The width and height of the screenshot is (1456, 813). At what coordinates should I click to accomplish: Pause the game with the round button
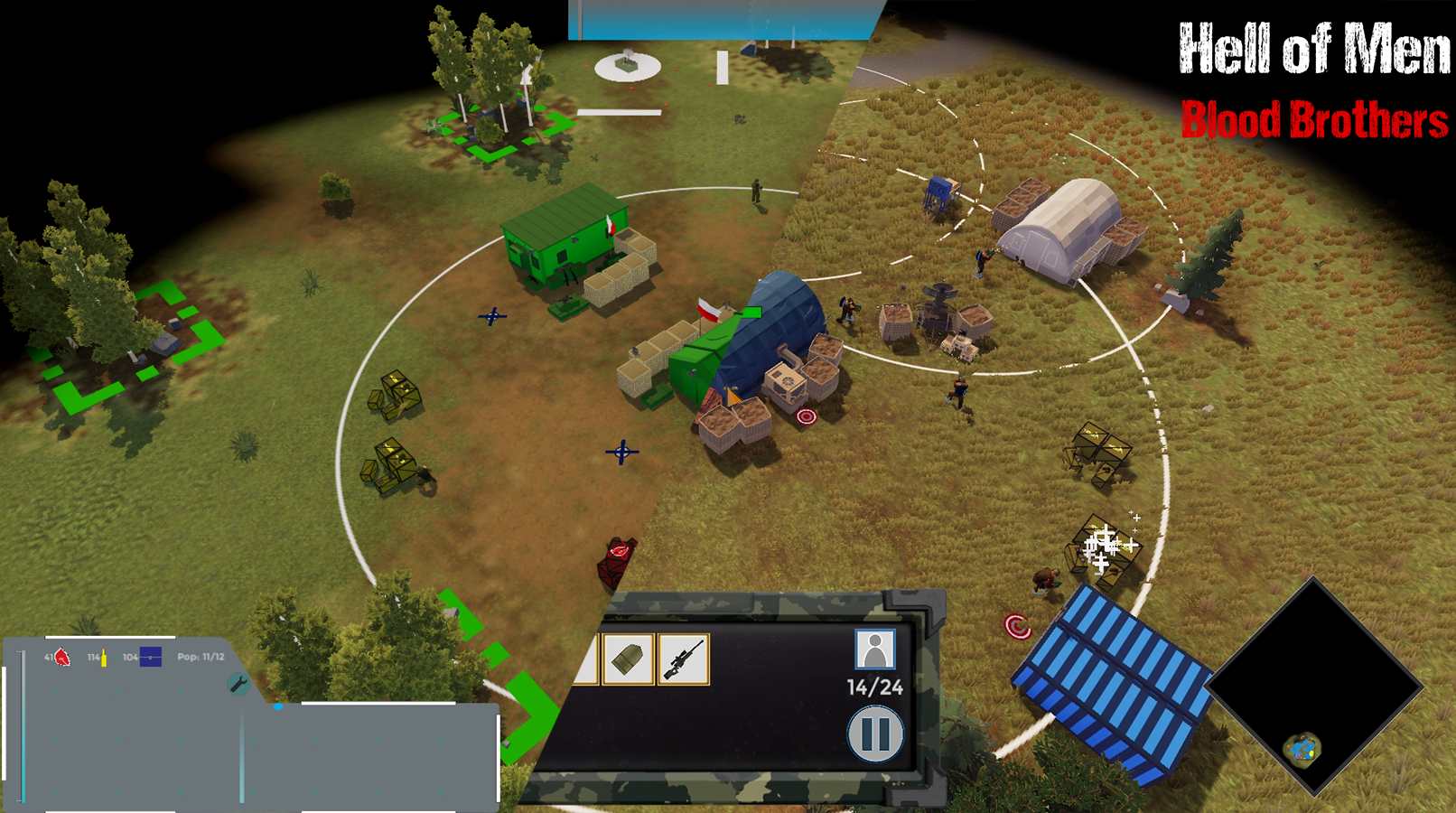click(875, 733)
